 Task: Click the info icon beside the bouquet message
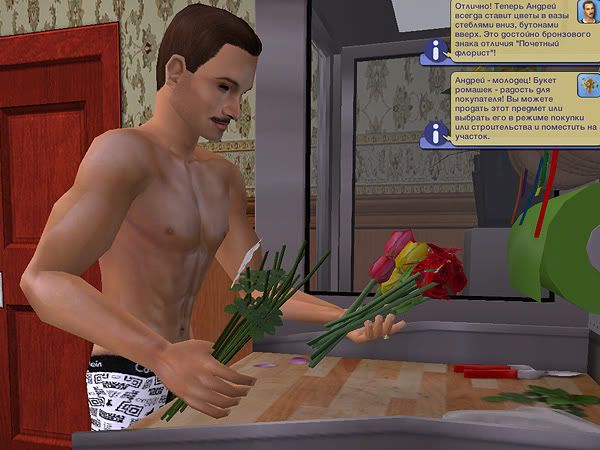435,130
